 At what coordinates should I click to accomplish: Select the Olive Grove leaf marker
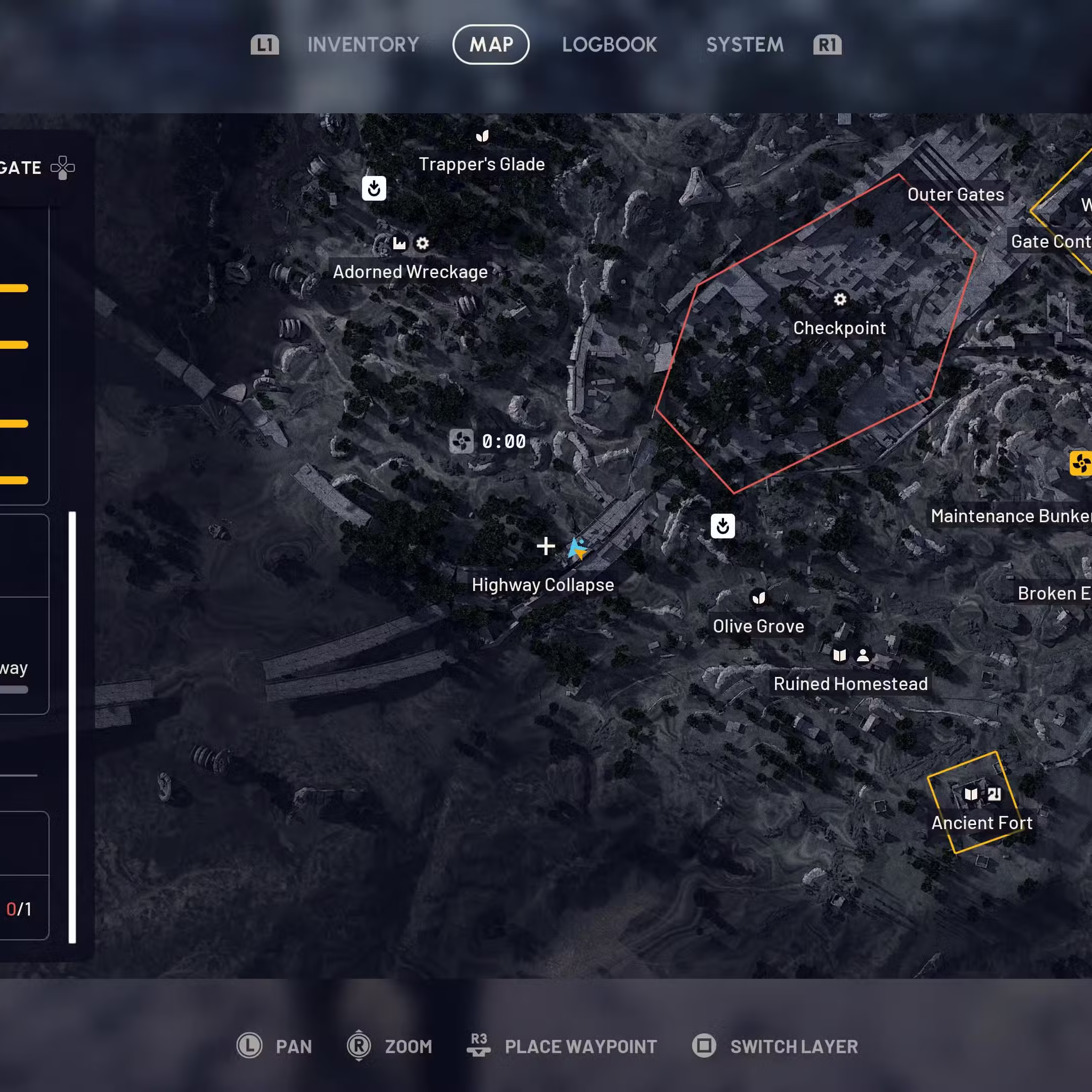pyautogui.click(x=758, y=598)
